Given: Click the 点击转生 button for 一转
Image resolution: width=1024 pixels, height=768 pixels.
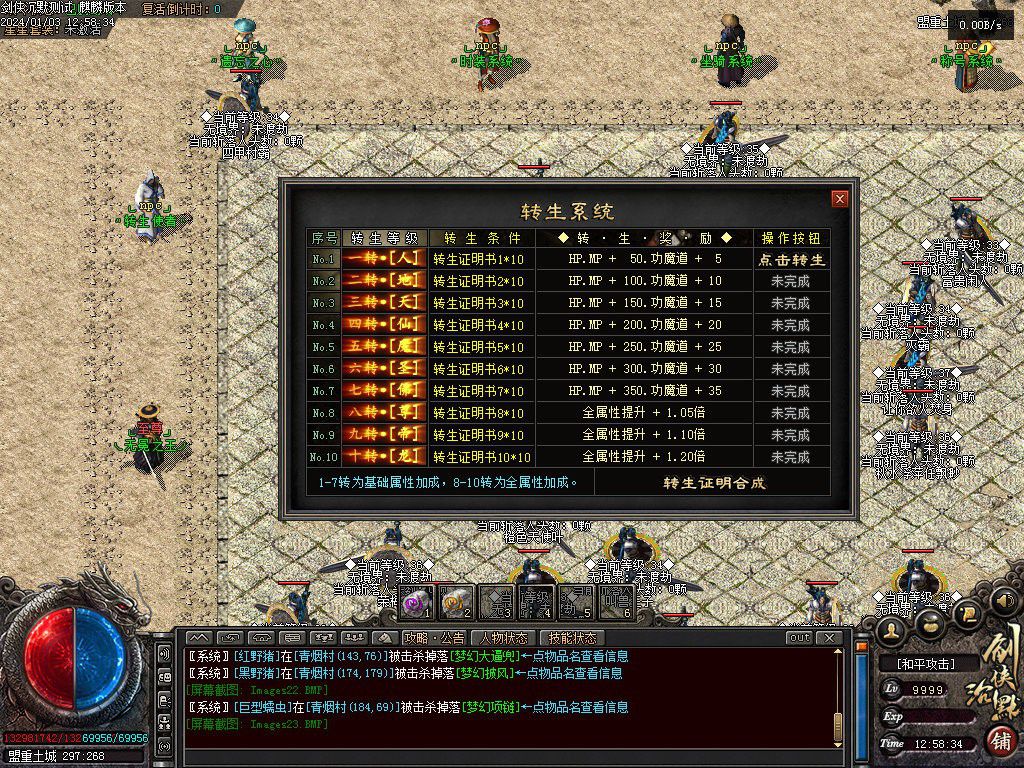Looking at the screenshot, I should [x=790, y=259].
